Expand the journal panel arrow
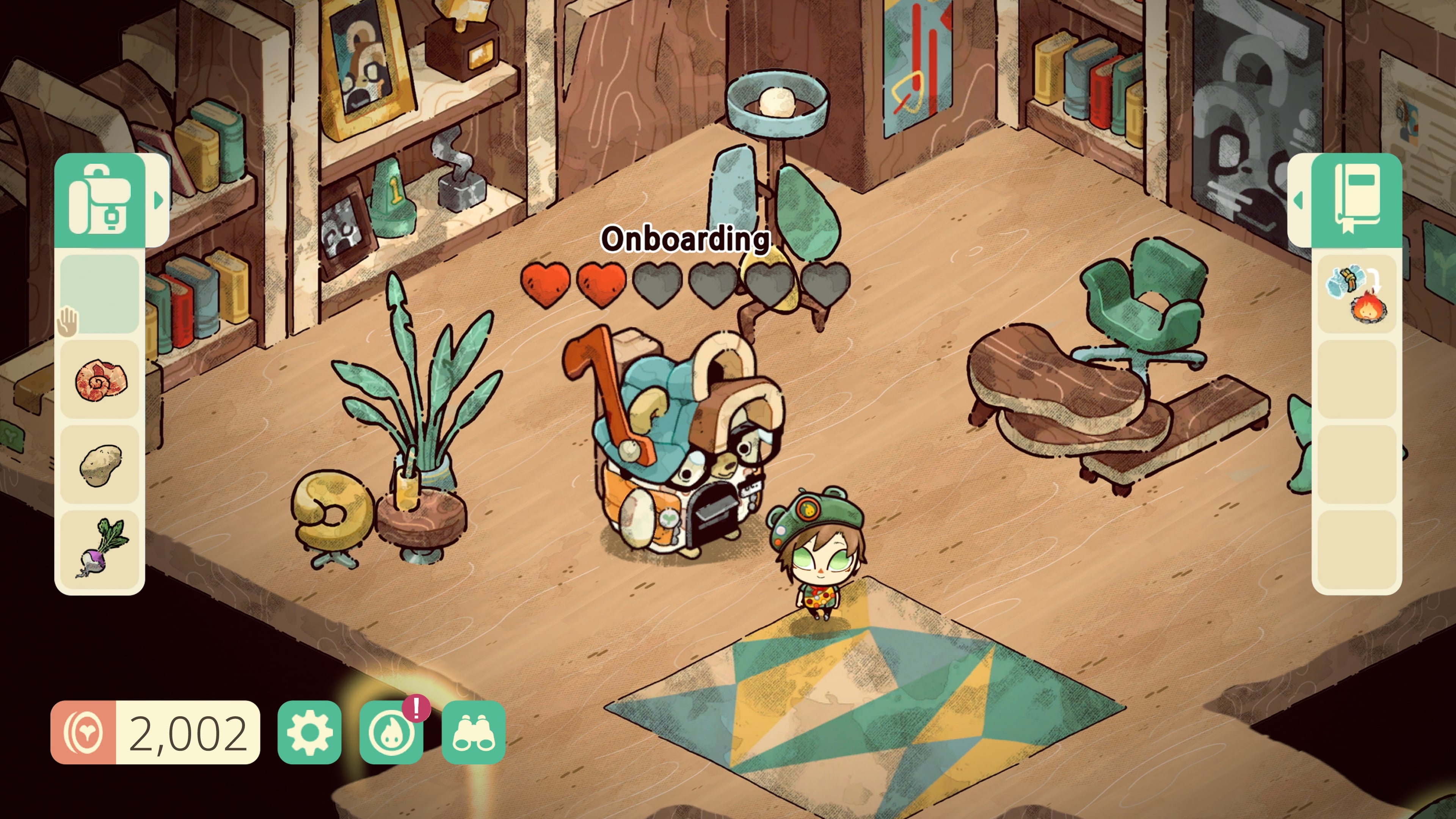Screen dimensions: 1456x819 point(1298,200)
